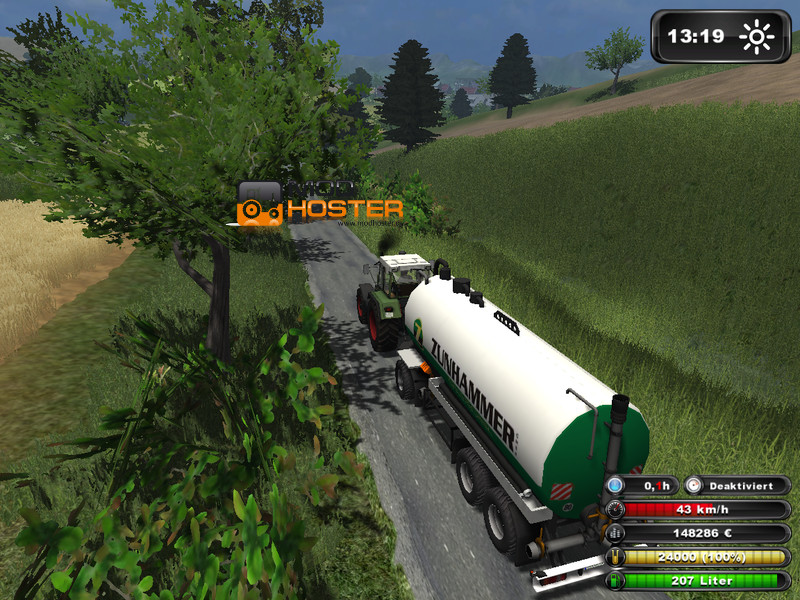Viewport: 800px width, 600px height.
Task: Click the sun weather icon
Action: 757,37
